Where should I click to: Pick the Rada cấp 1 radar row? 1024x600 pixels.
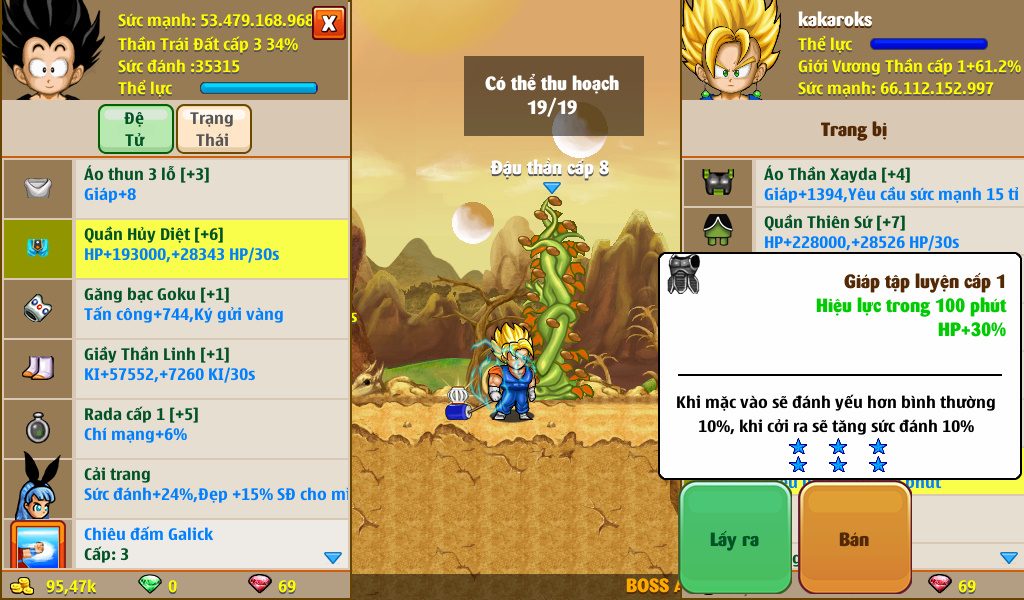pyautogui.click(x=176, y=425)
